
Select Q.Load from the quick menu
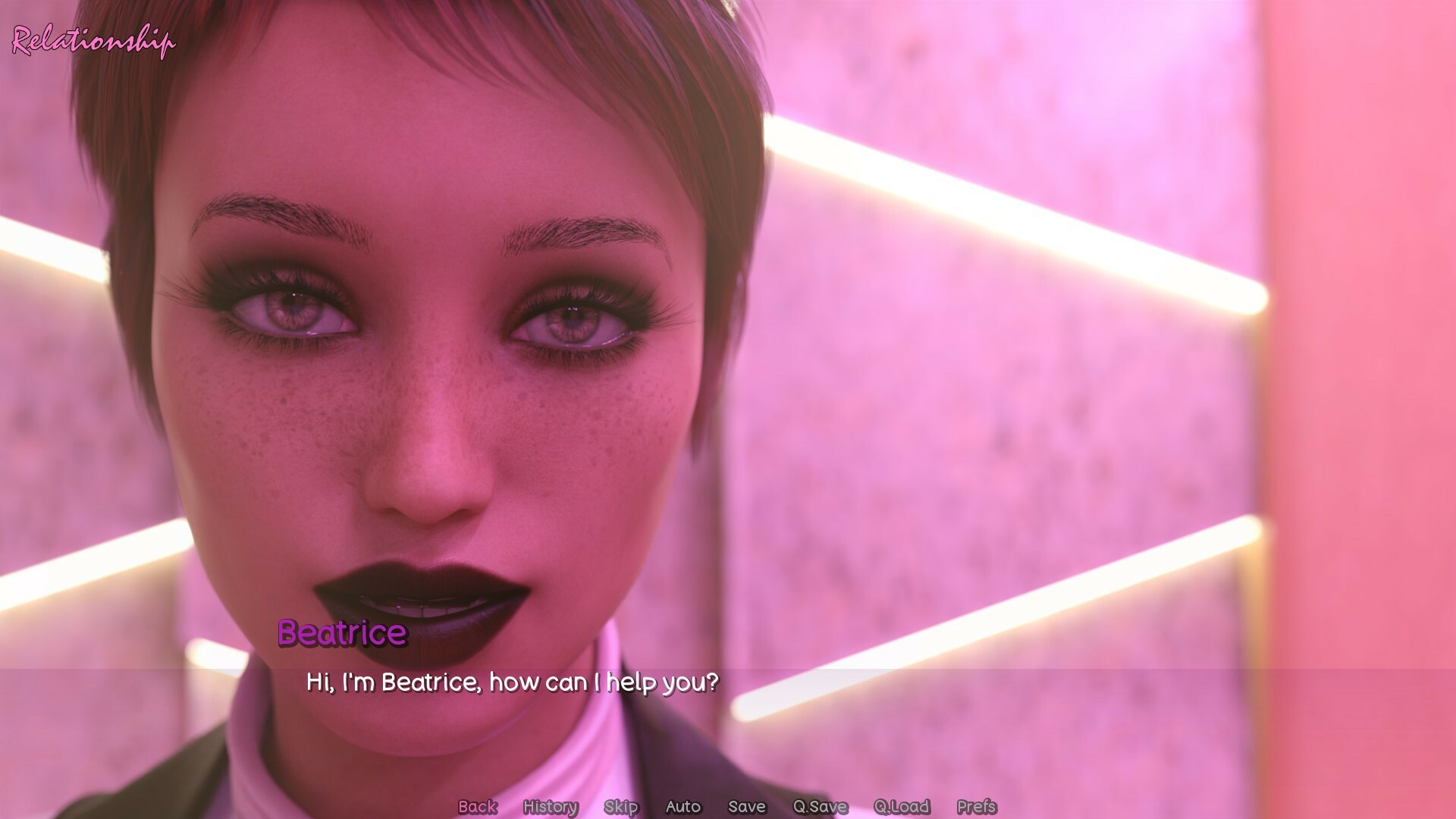[899, 807]
